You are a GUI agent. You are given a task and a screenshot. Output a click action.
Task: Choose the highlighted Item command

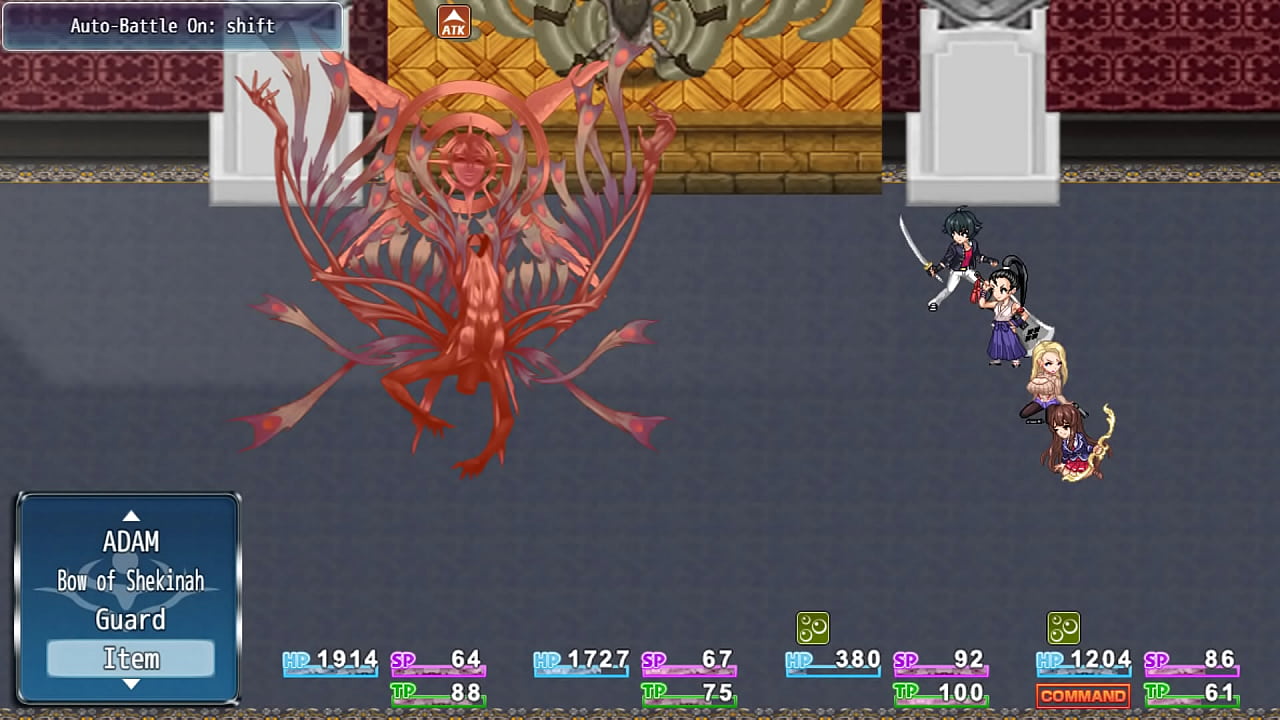[x=130, y=658]
